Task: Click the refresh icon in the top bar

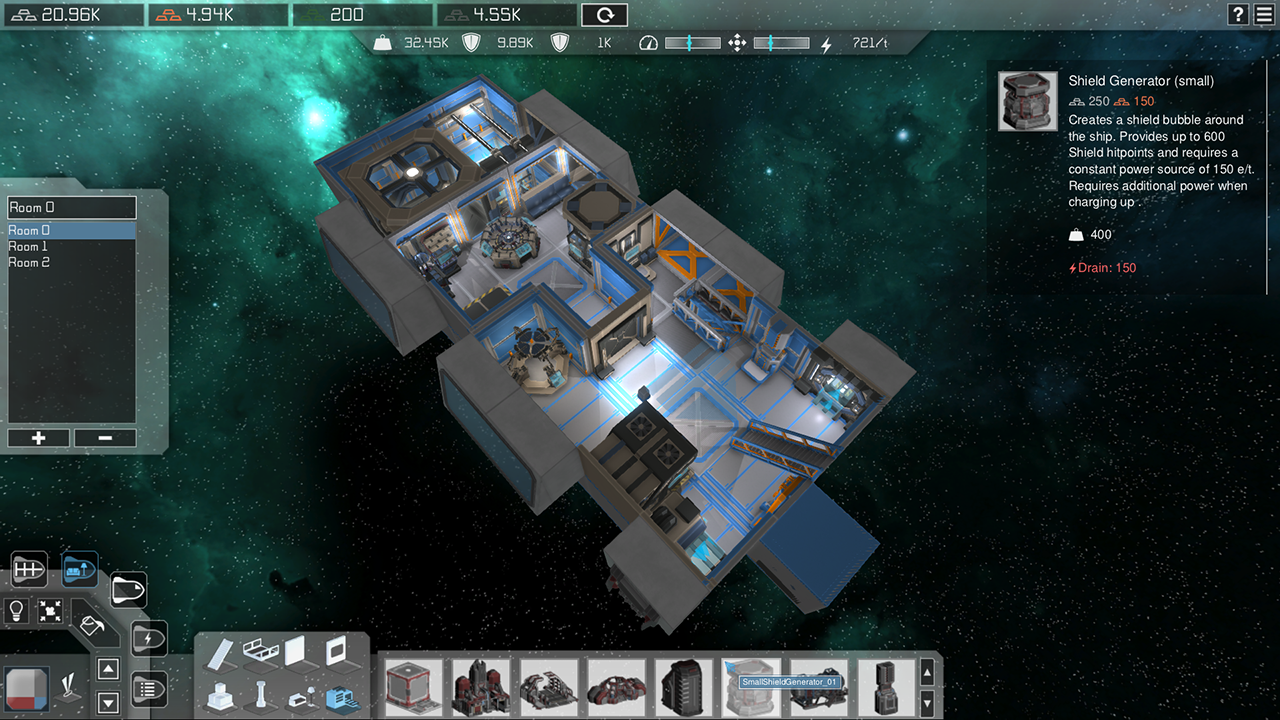Action: pos(603,14)
